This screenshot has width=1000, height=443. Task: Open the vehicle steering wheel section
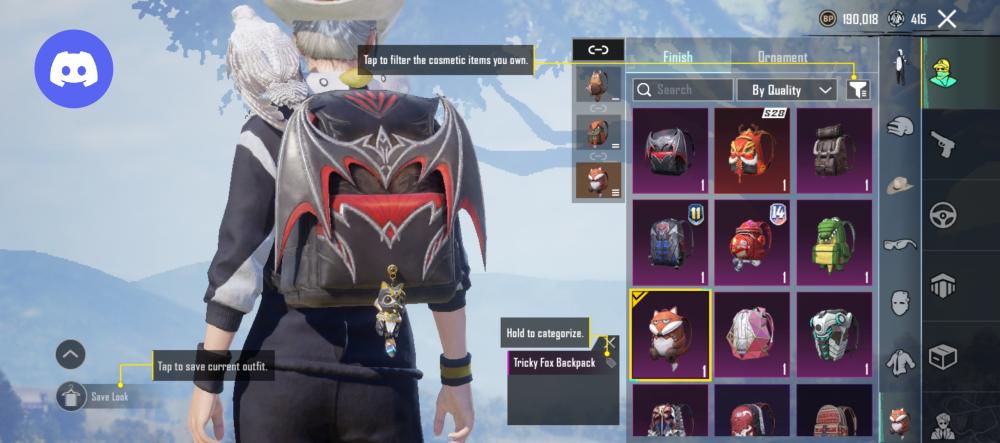coord(943,214)
